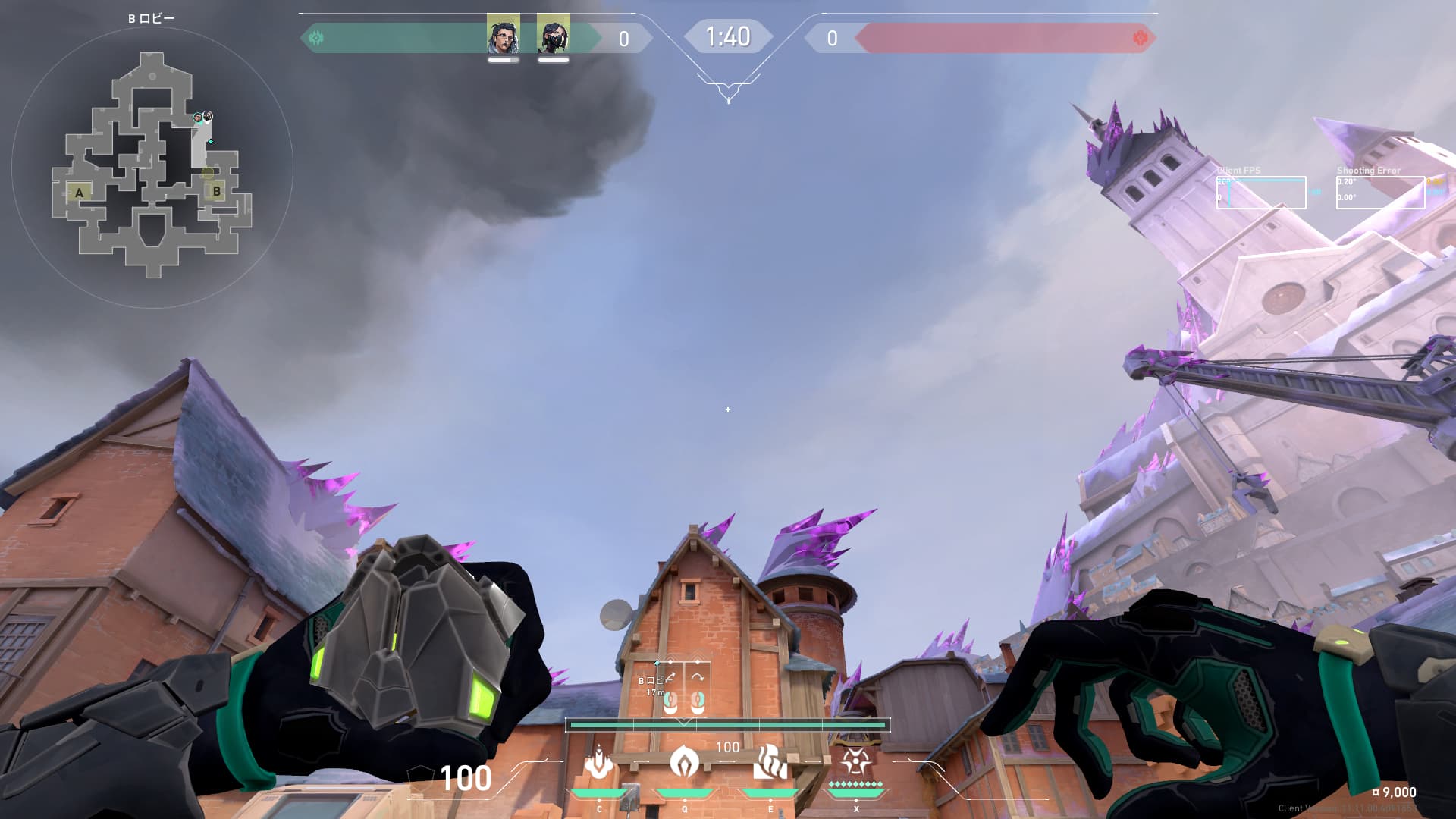Activate the Viper's Pit ultimate icon
Viewport: 1456px width, 819px height.
point(855,761)
